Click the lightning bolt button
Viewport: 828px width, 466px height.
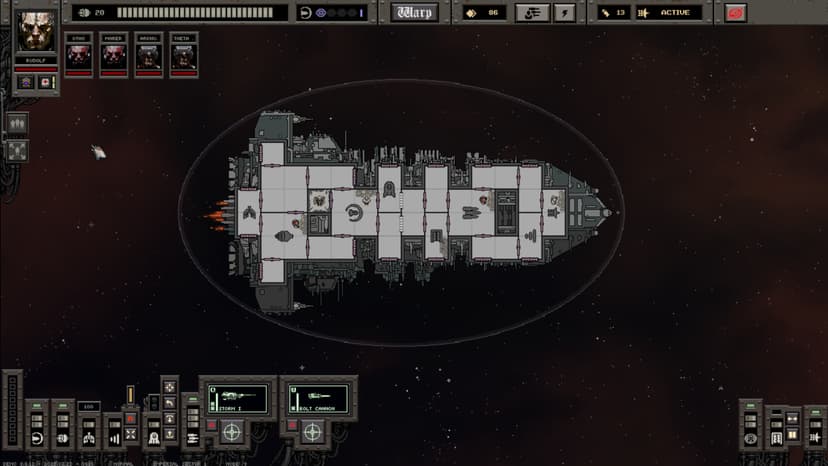[x=565, y=13]
